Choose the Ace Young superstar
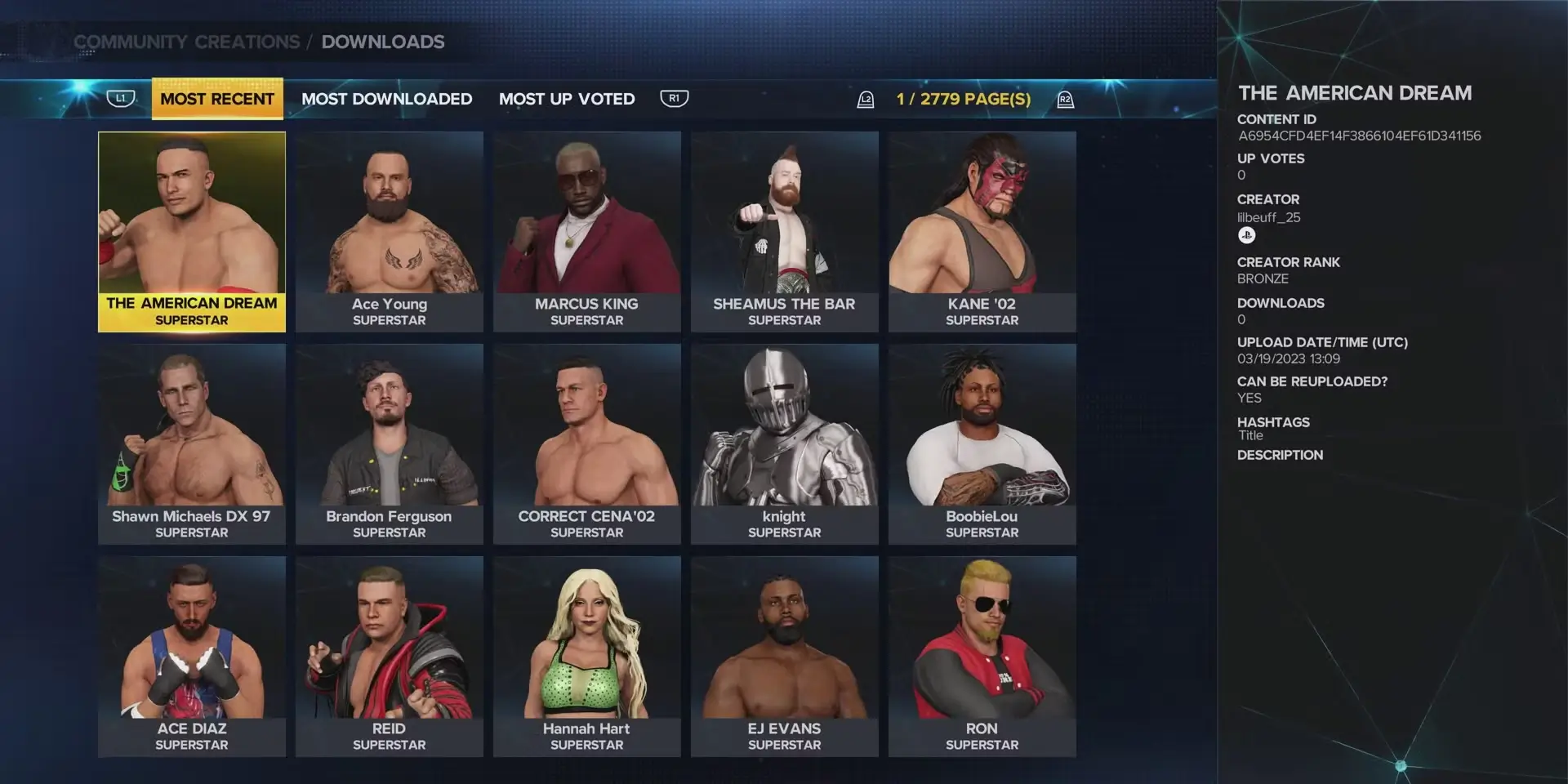Viewport: 1568px width, 784px height. pos(390,232)
